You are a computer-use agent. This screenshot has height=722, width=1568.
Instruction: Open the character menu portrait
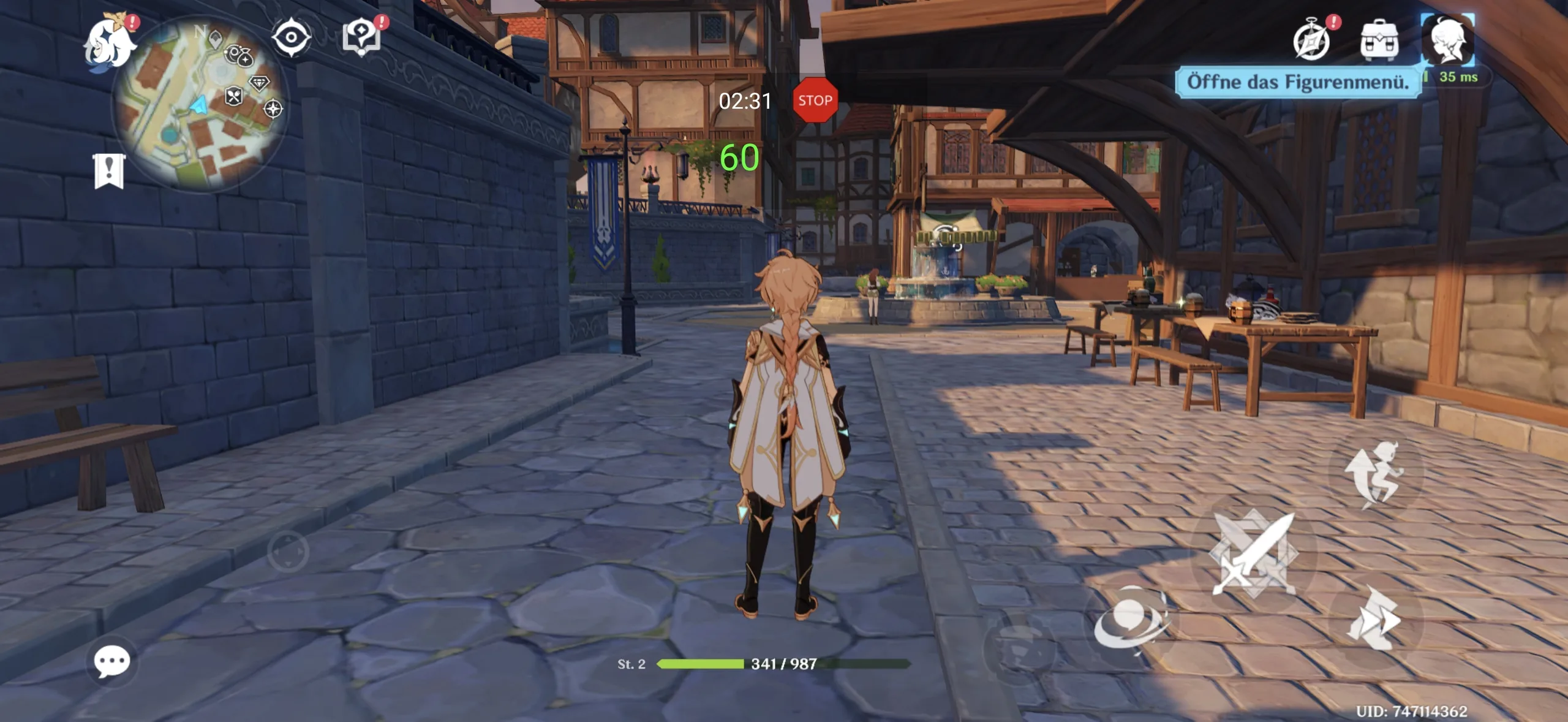1447,39
